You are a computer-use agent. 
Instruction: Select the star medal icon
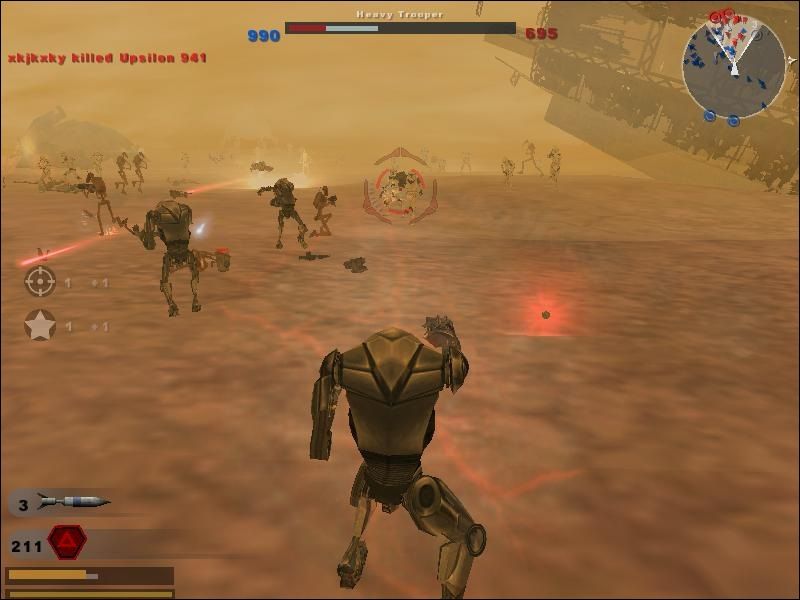[x=40, y=325]
